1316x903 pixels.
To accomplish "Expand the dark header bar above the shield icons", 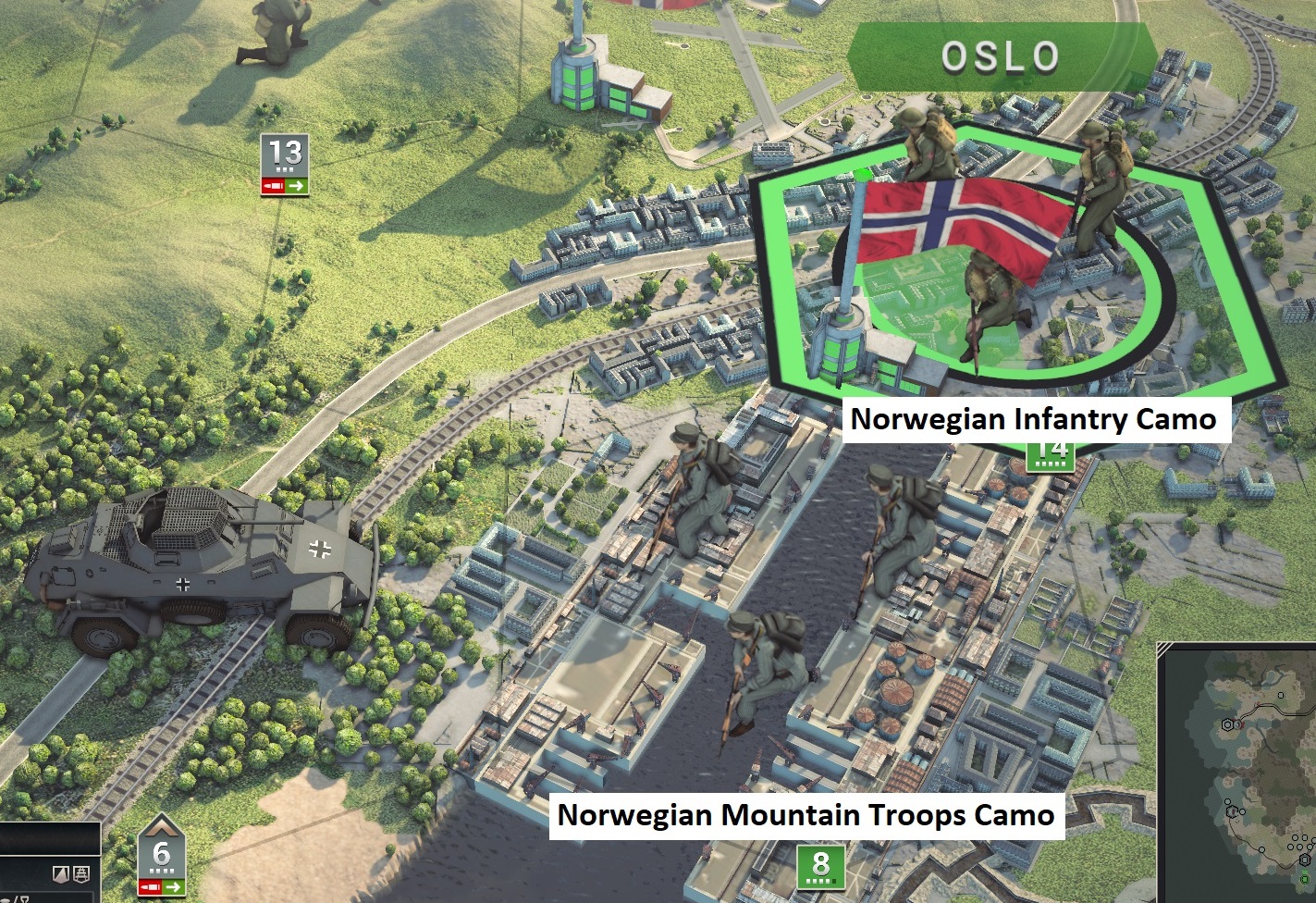I will pyautogui.click(x=50, y=838).
